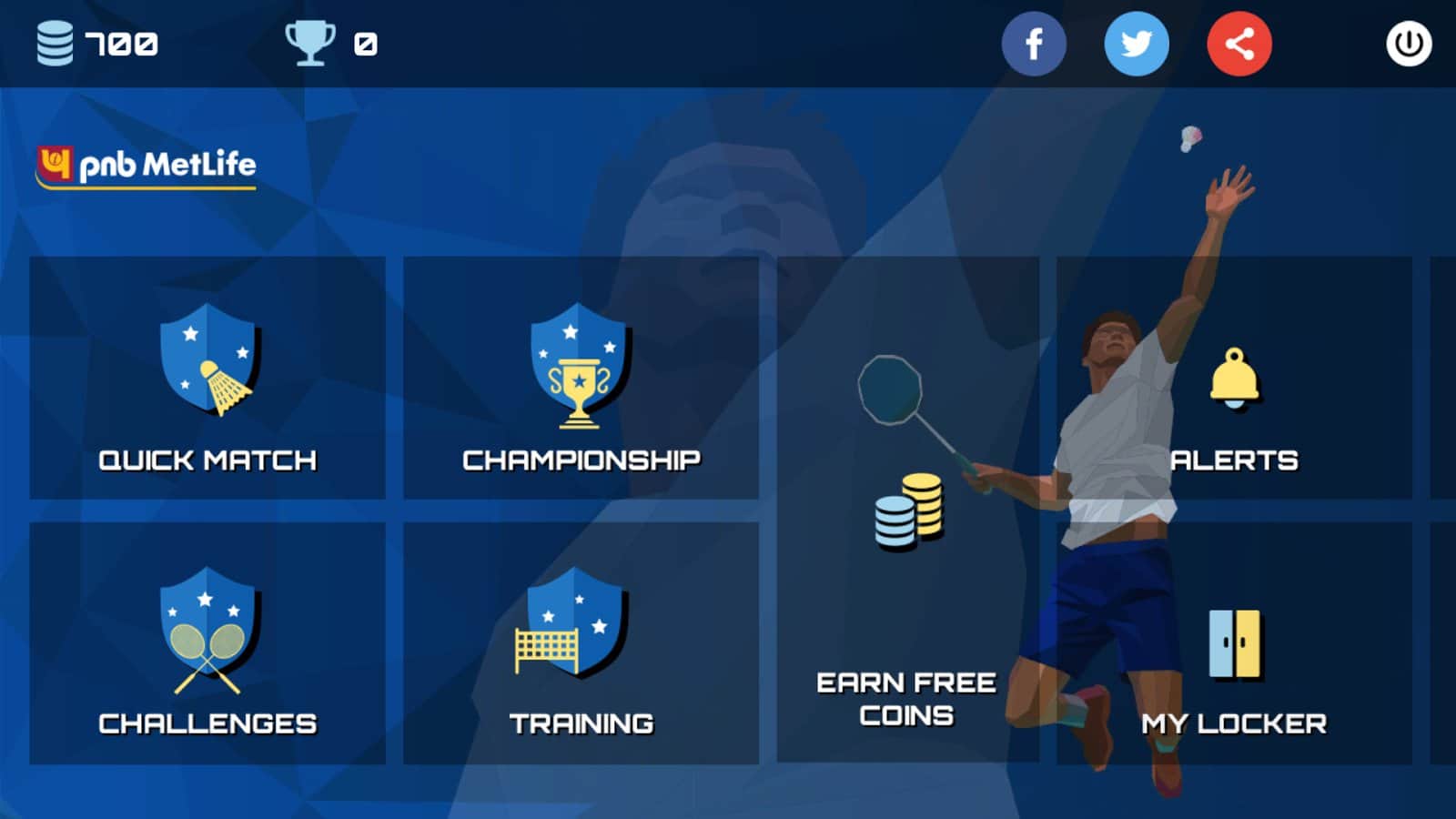1456x819 pixels.
Task: Open the My Locker cabinet icon
Action: 1233,642
